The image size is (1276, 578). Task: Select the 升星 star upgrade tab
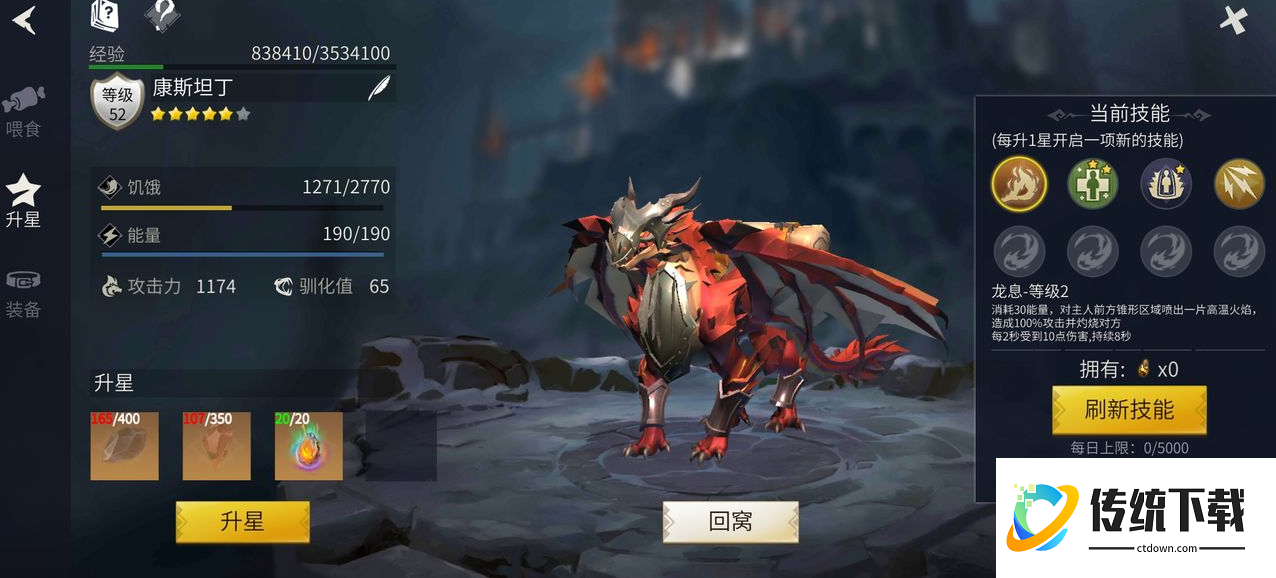pyautogui.click(x=23, y=200)
